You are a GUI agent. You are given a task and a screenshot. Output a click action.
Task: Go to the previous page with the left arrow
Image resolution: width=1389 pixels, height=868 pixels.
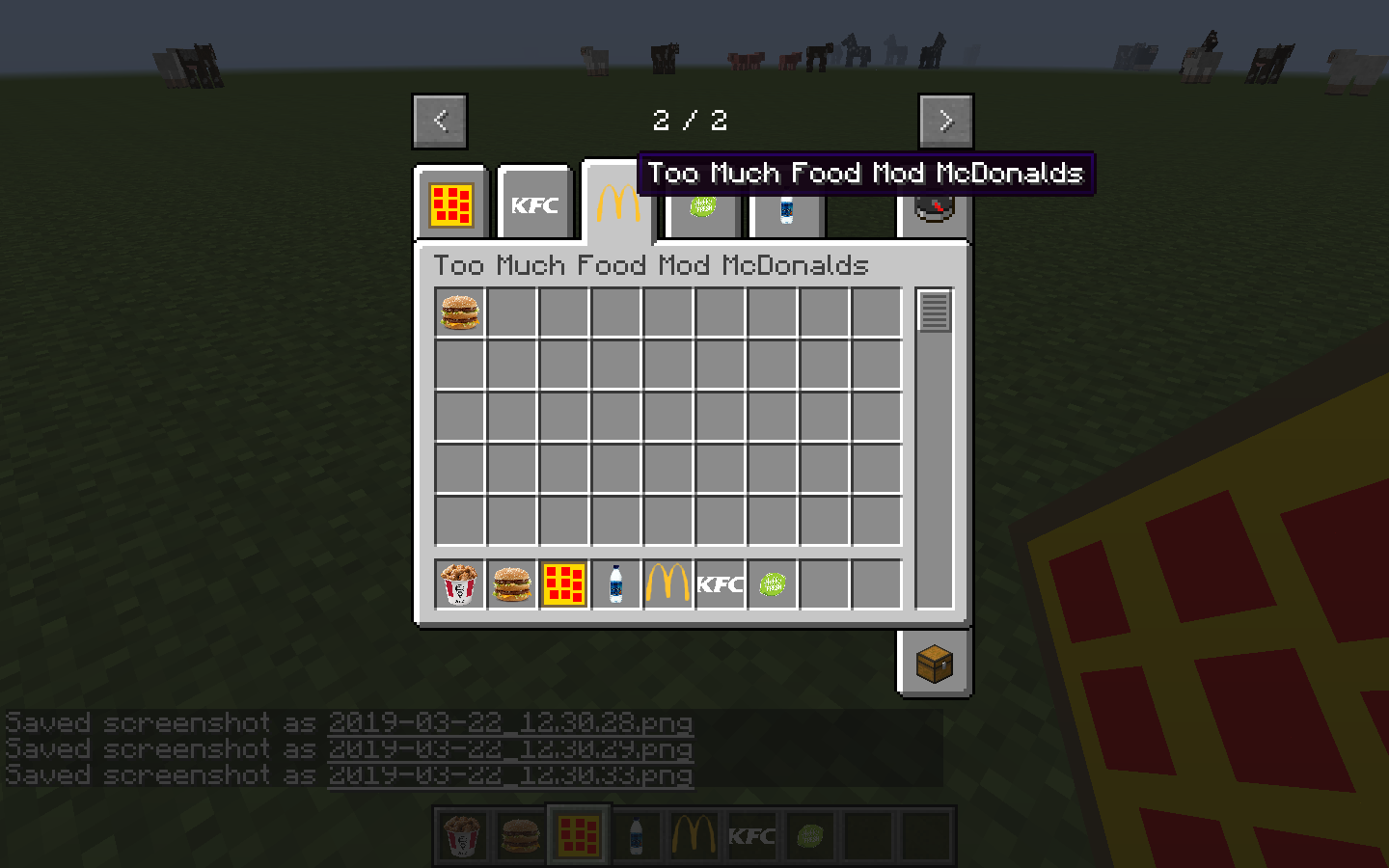coord(439,121)
